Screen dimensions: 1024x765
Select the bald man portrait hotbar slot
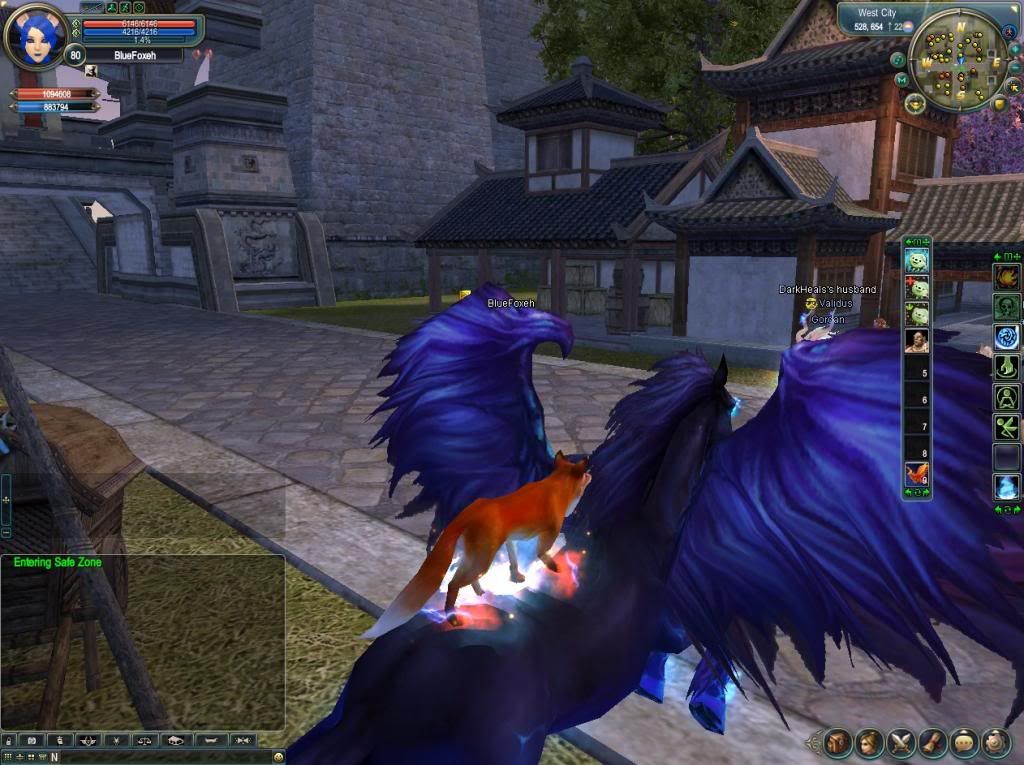(x=917, y=341)
